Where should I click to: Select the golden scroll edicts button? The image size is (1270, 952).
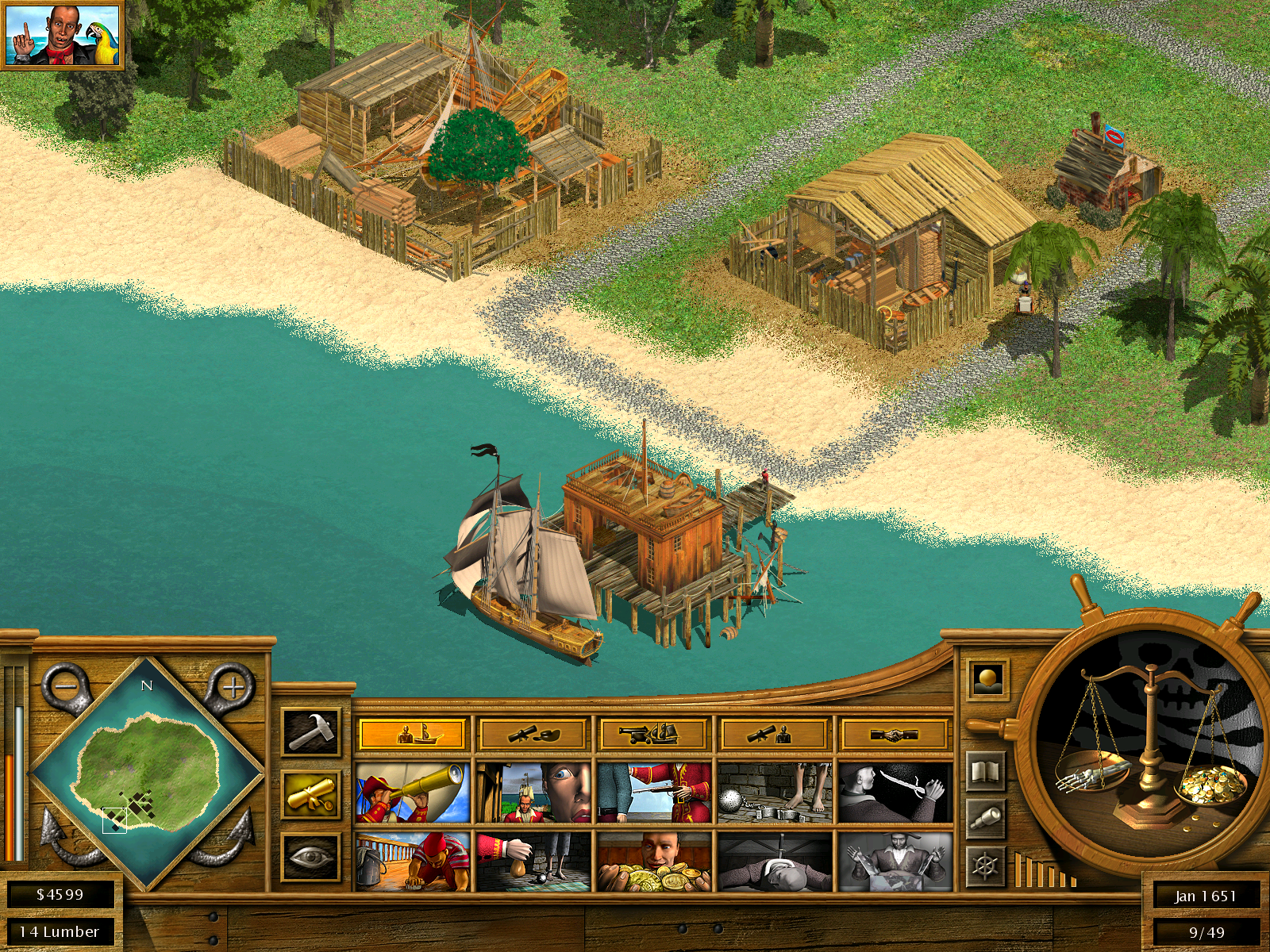pyautogui.click(x=311, y=795)
